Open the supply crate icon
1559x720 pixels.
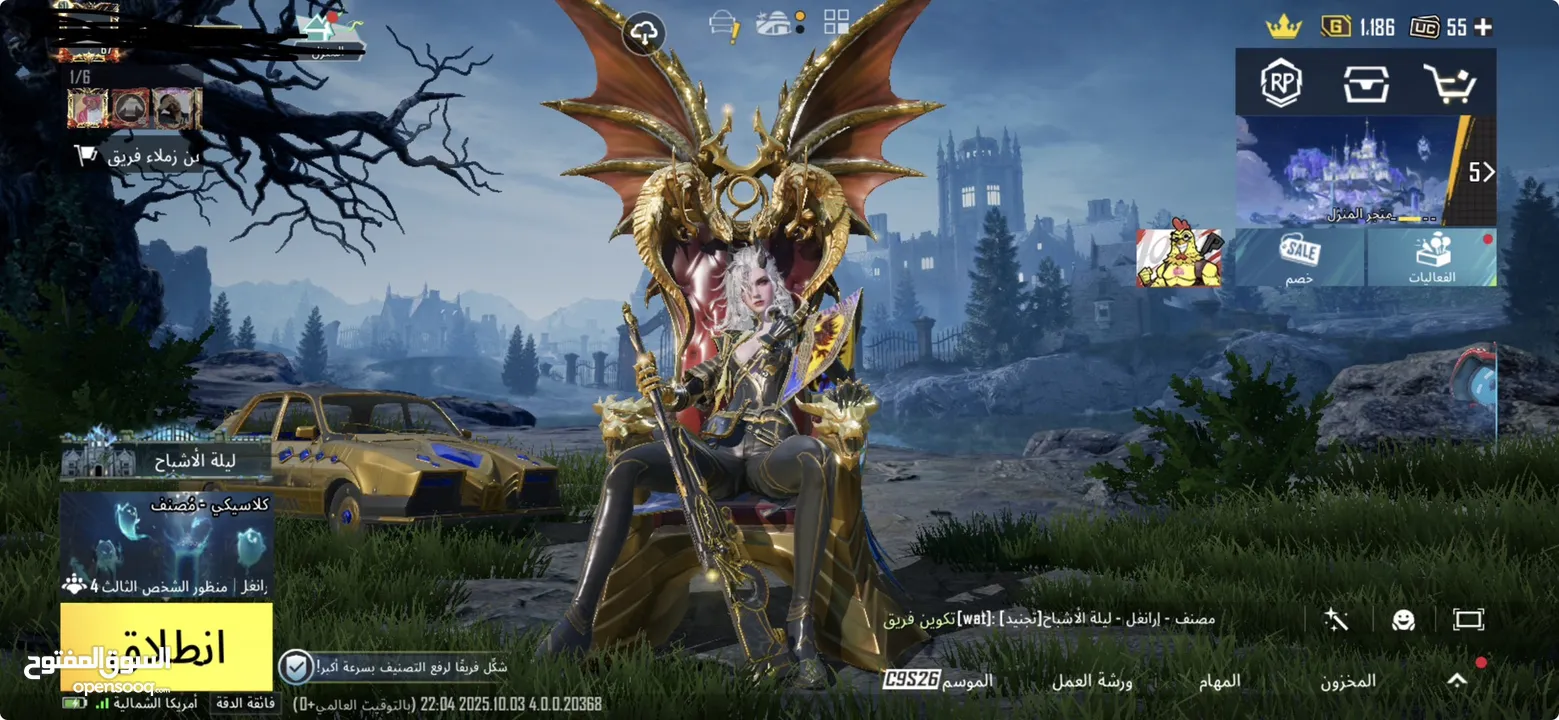click(x=1366, y=84)
